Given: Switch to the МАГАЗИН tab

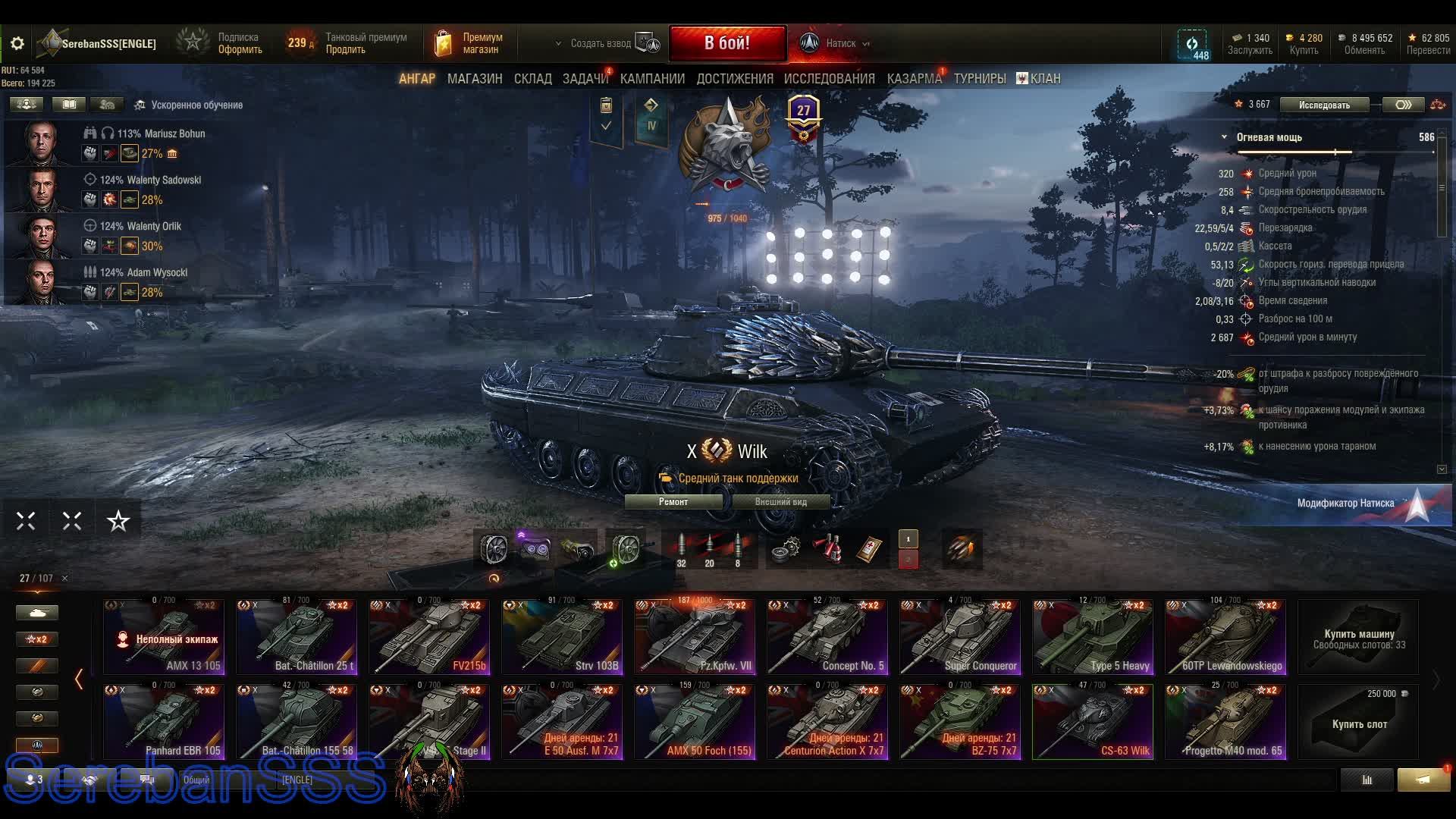Looking at the screenshot, I should 475,79.
